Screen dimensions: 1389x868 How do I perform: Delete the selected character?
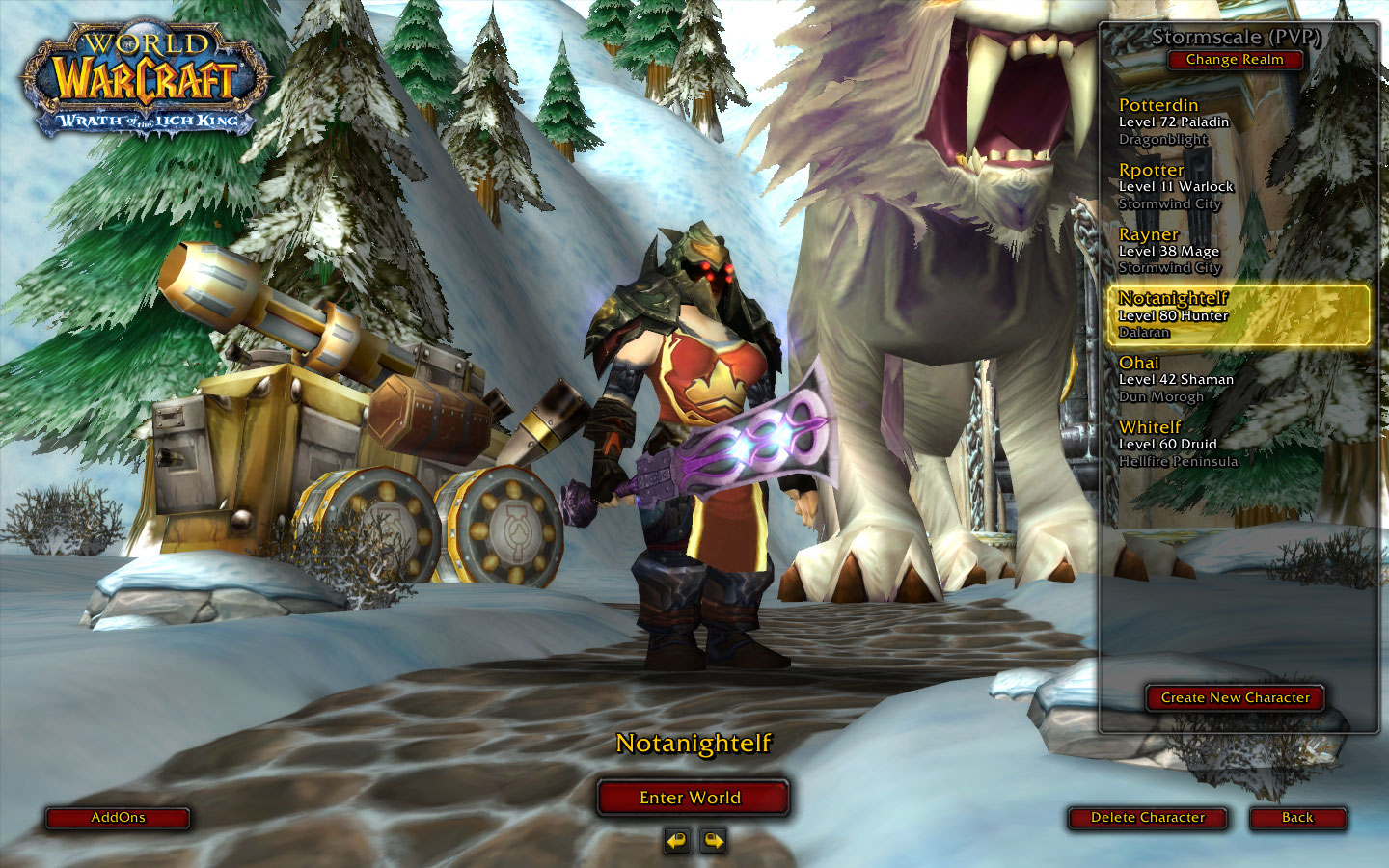pos(1148,818)
